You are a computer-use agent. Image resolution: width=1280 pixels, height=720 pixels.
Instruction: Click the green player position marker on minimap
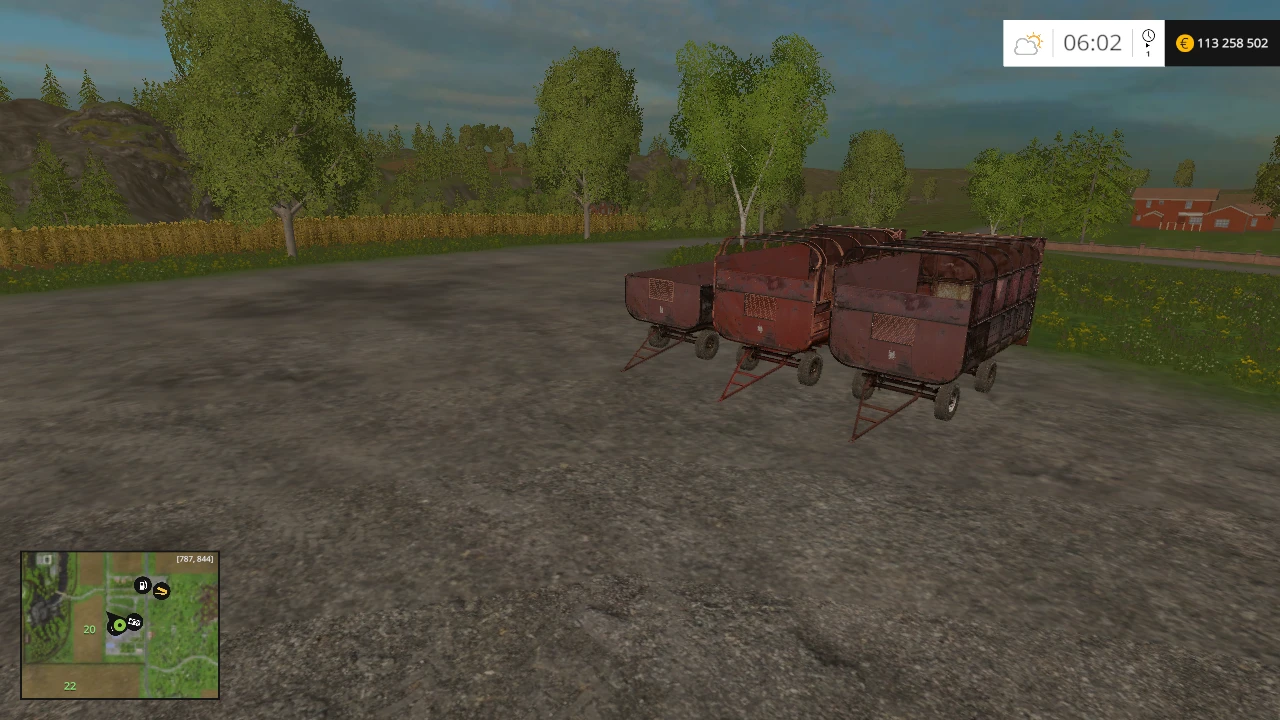119,624
